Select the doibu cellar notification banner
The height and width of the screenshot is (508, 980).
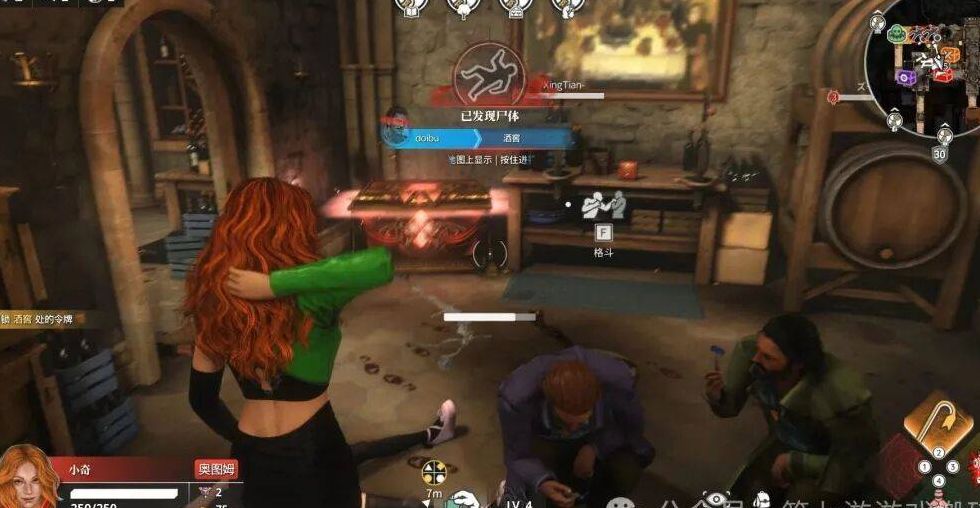tap(477, 139)
